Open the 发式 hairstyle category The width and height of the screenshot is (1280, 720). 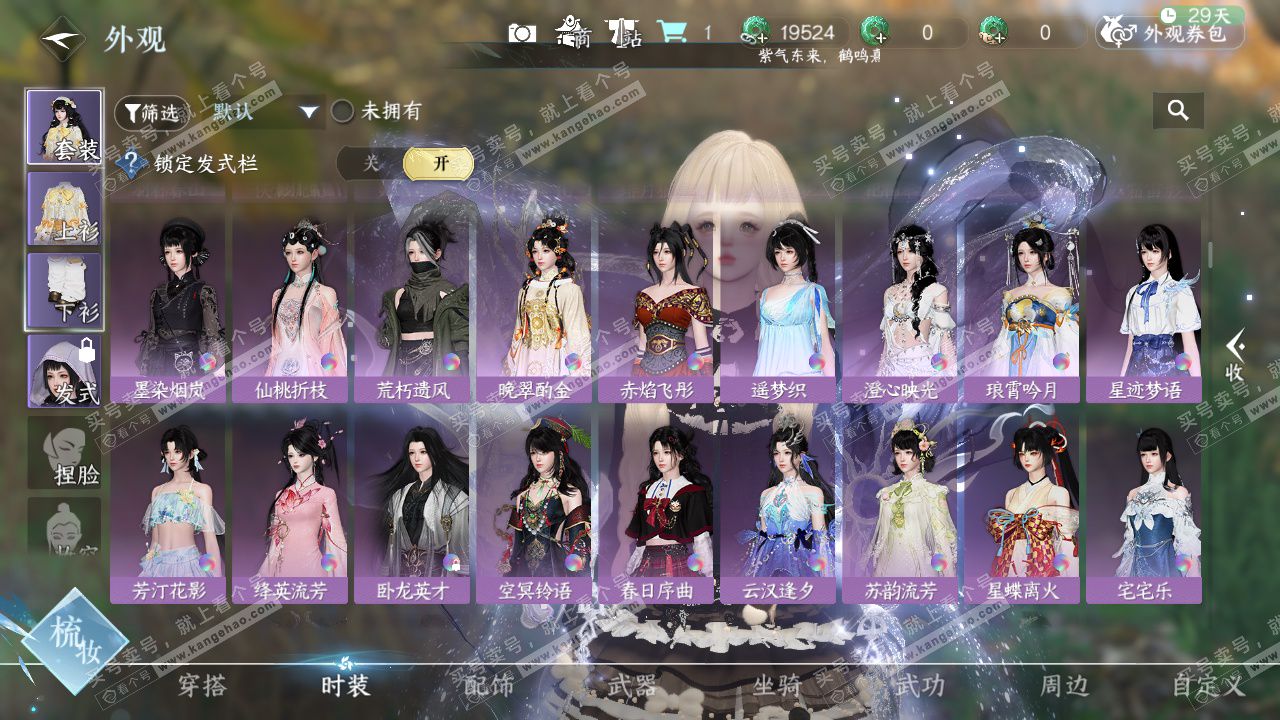coord(64,370)
